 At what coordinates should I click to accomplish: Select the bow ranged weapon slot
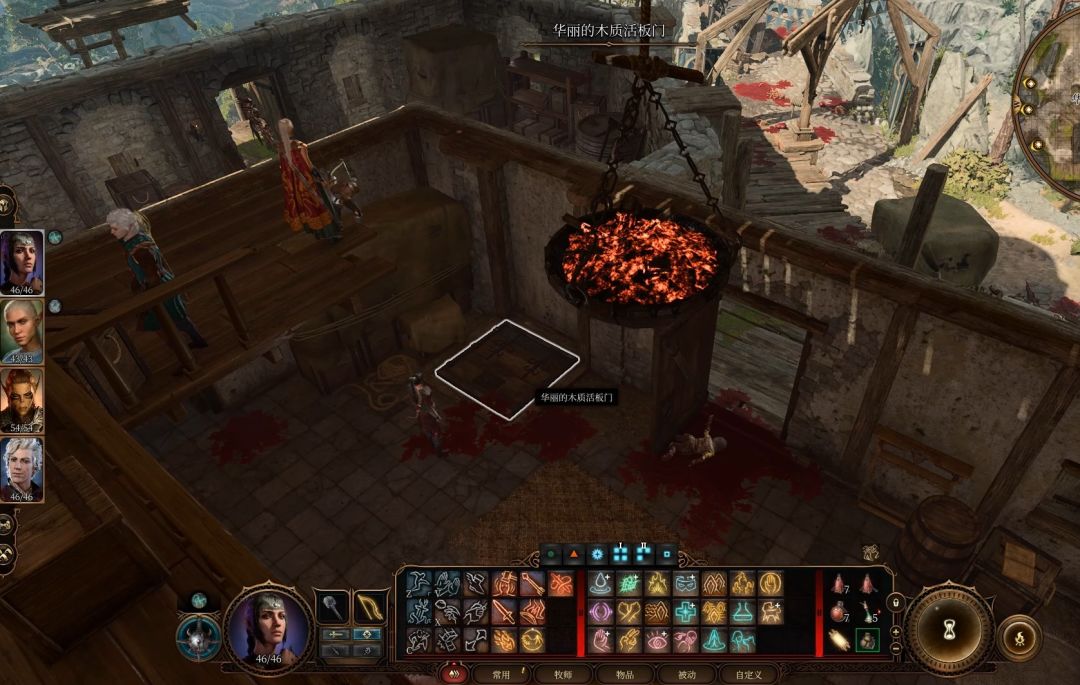click(370, 606)
